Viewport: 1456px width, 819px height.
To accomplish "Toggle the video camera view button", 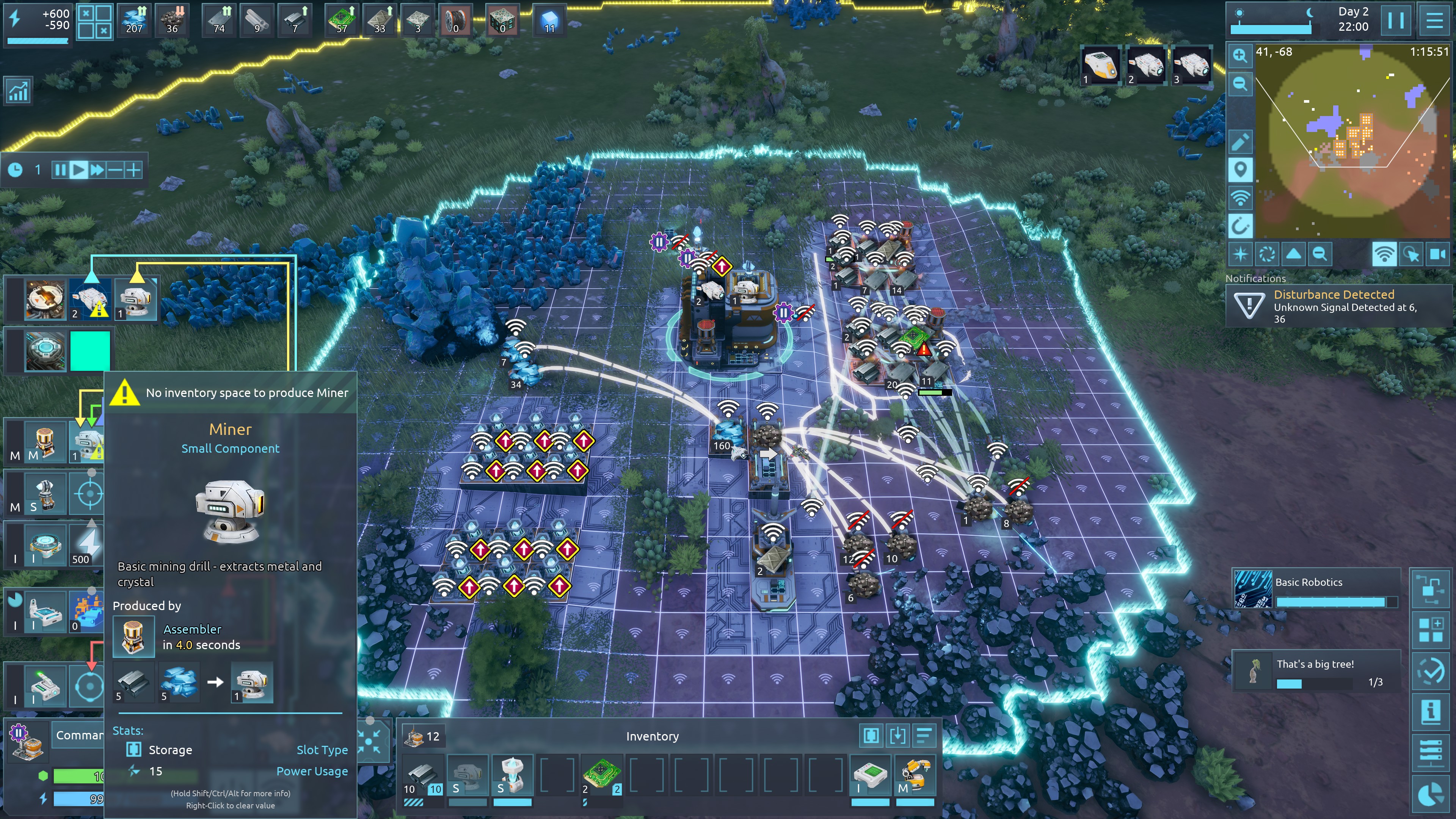I will (x=1437, y=254).
